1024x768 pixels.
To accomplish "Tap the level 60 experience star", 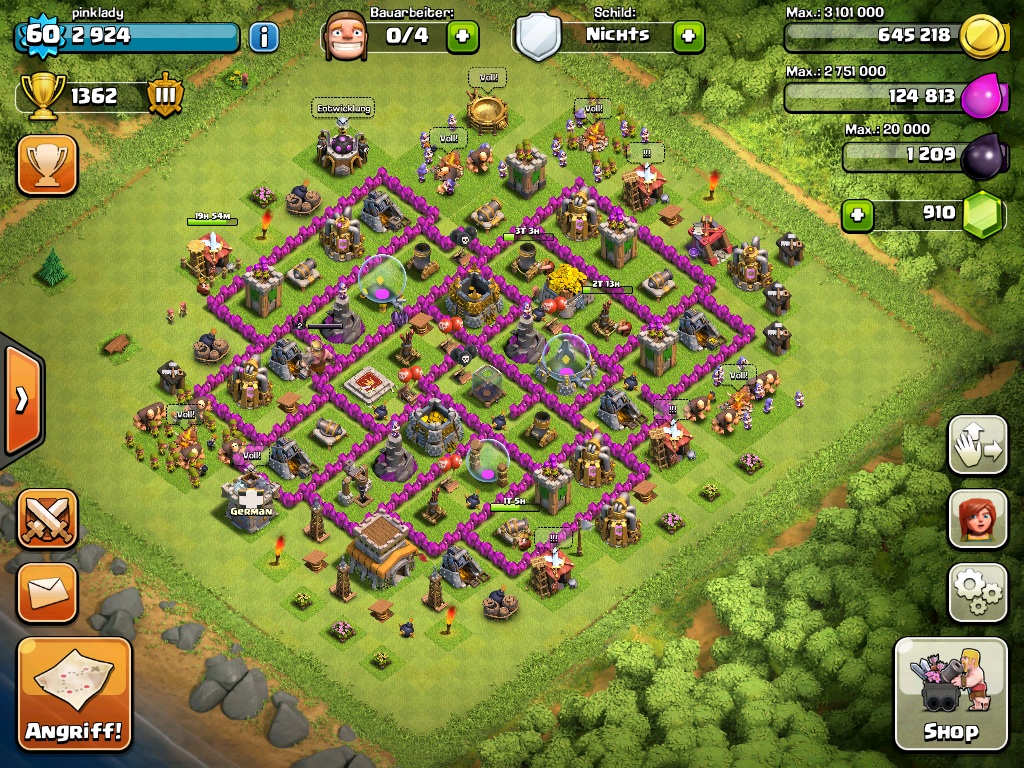I will (x=40, y=36).
